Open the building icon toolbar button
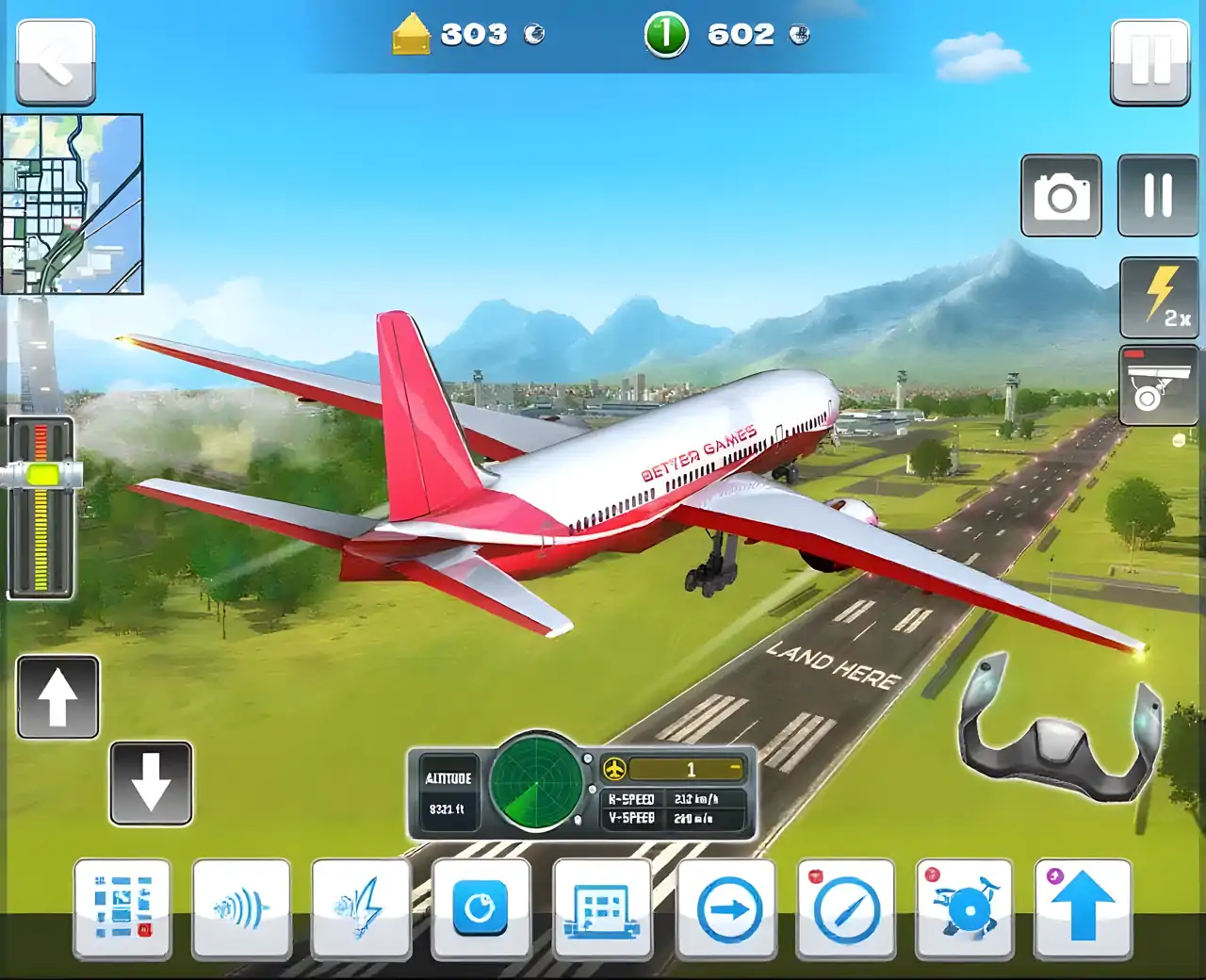 (601, 907)
